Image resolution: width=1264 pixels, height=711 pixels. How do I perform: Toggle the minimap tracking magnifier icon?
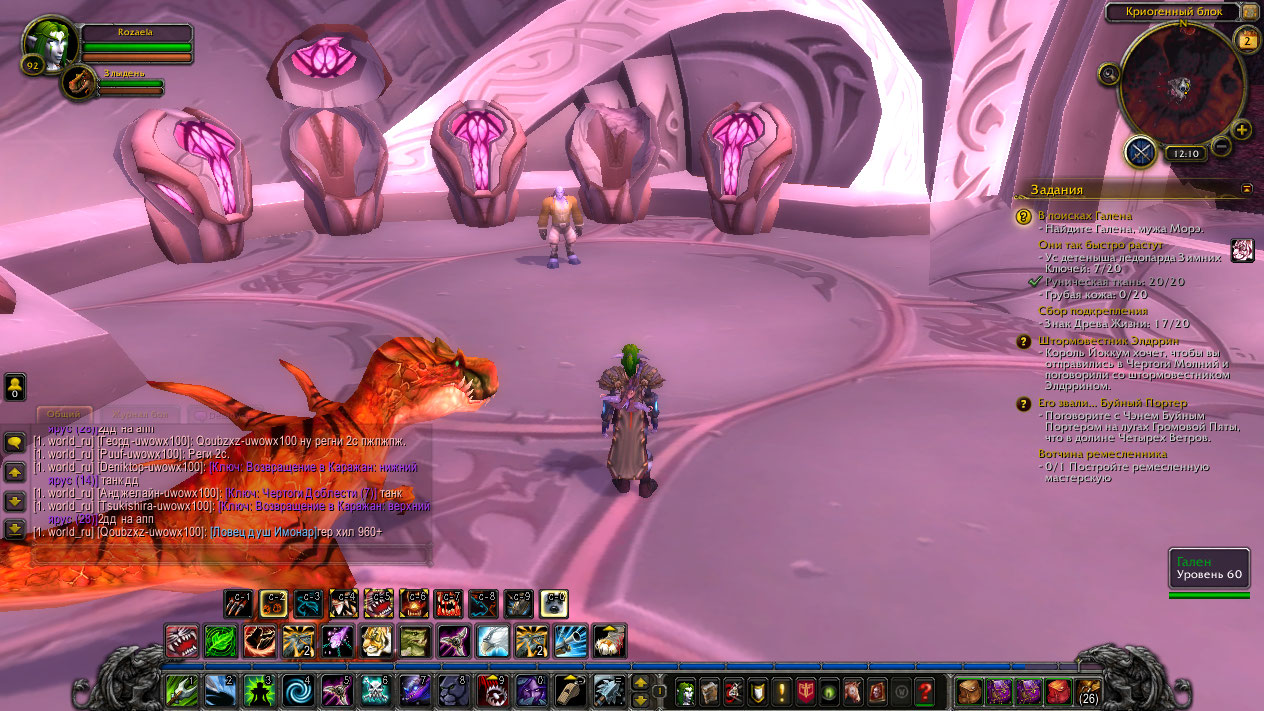1108,74
